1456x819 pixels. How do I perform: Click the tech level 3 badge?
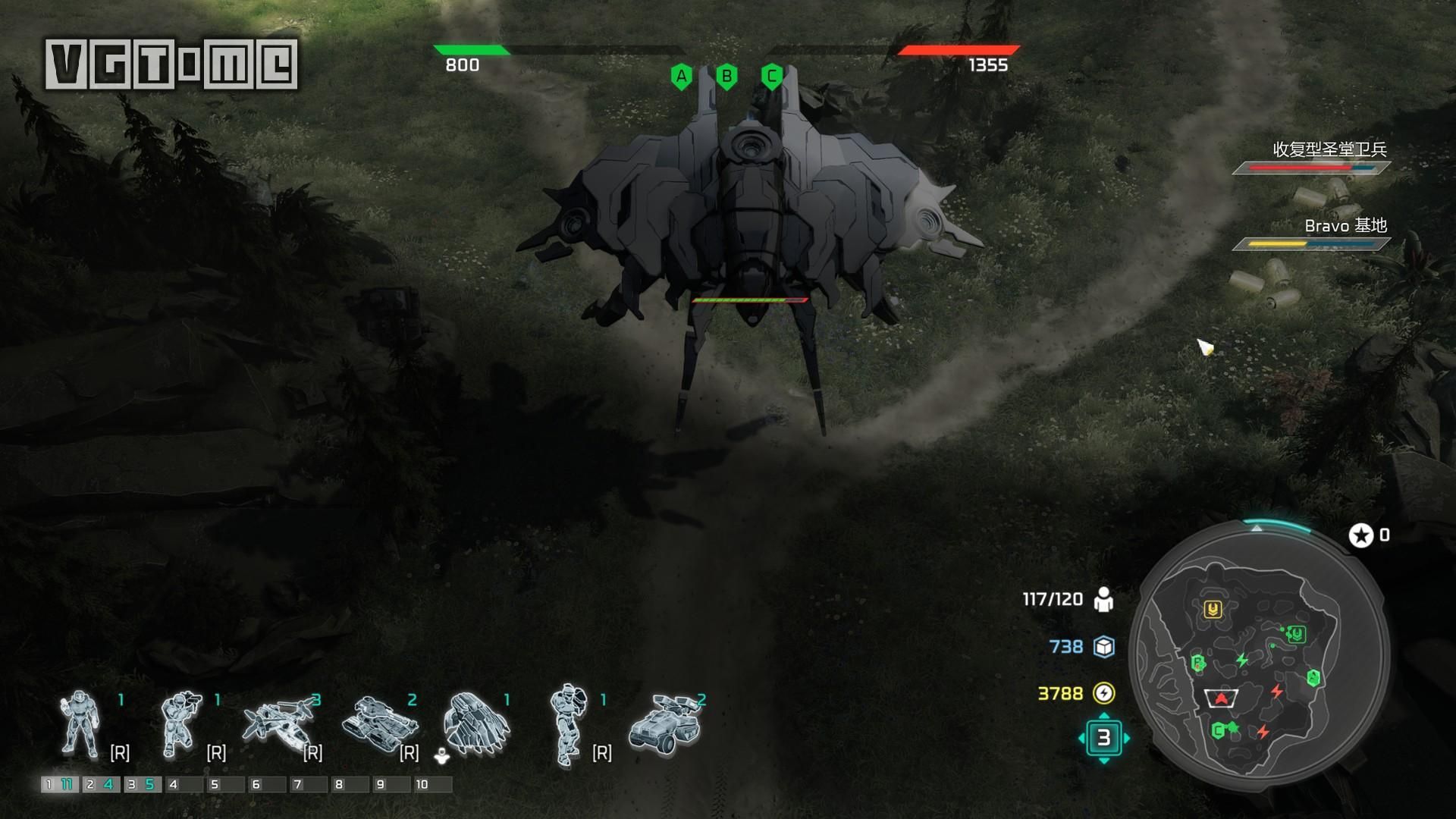click(1103, 737)
